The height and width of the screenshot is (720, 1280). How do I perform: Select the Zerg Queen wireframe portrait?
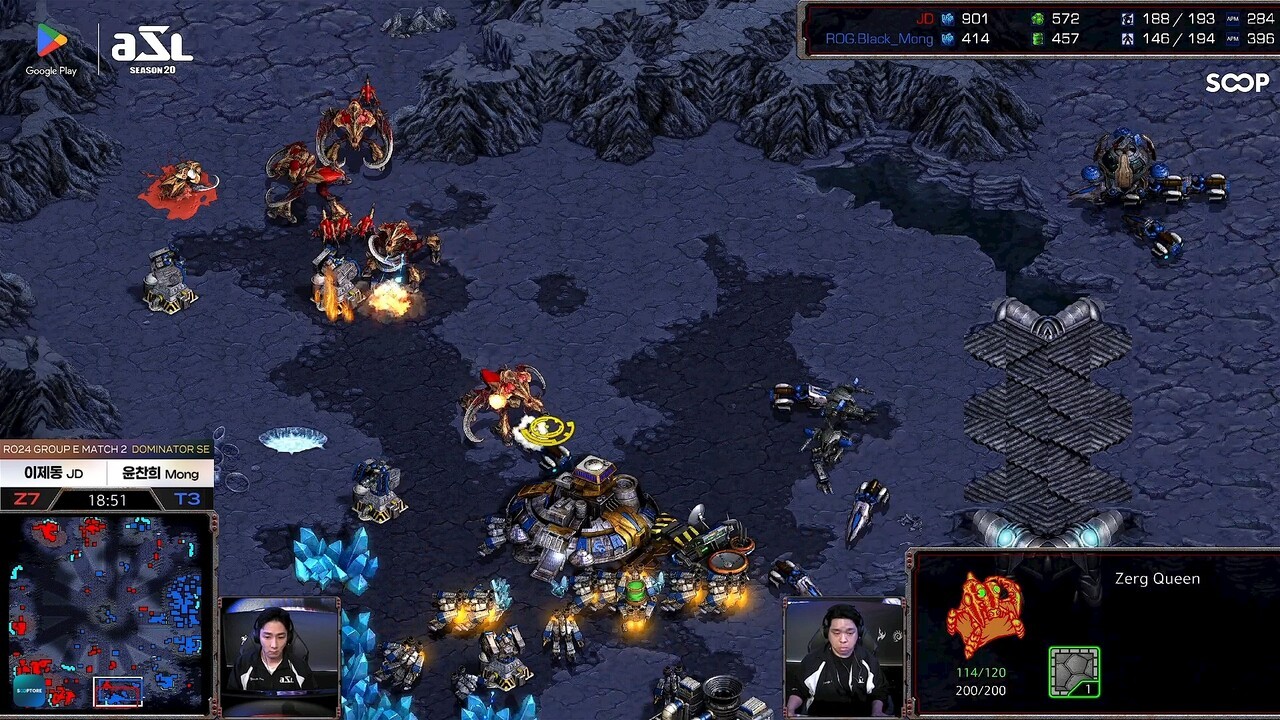click(x=985, y=616)
